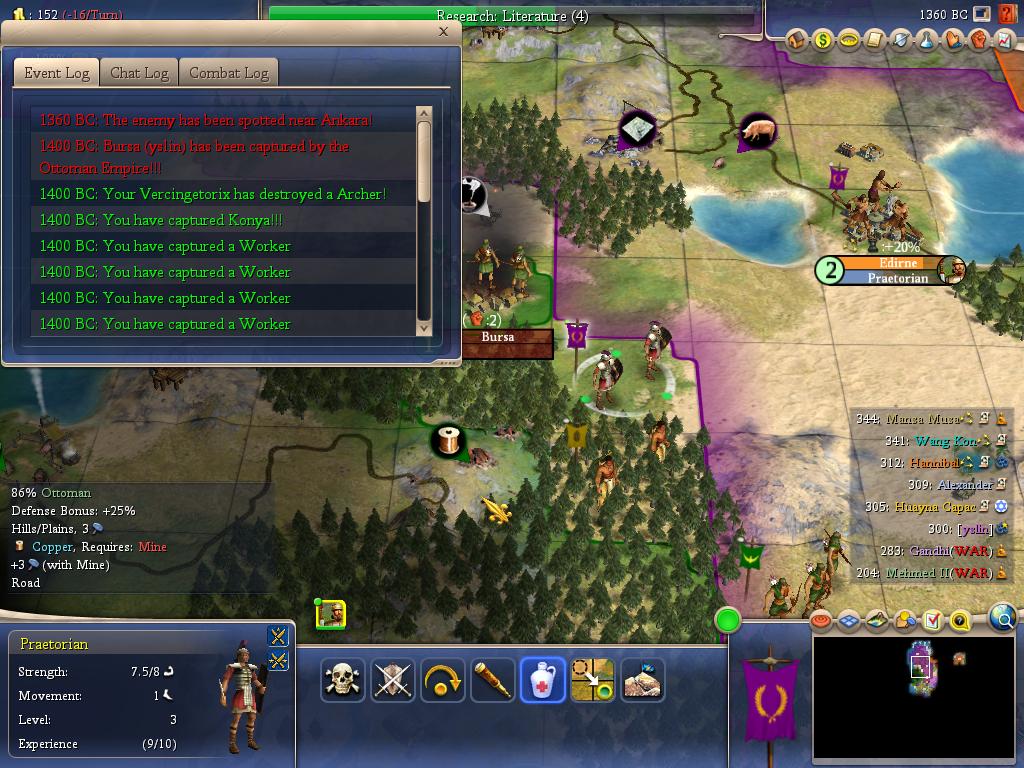
Task: Contact Hannibal in the scoreboard
Action: click(933, 463)
